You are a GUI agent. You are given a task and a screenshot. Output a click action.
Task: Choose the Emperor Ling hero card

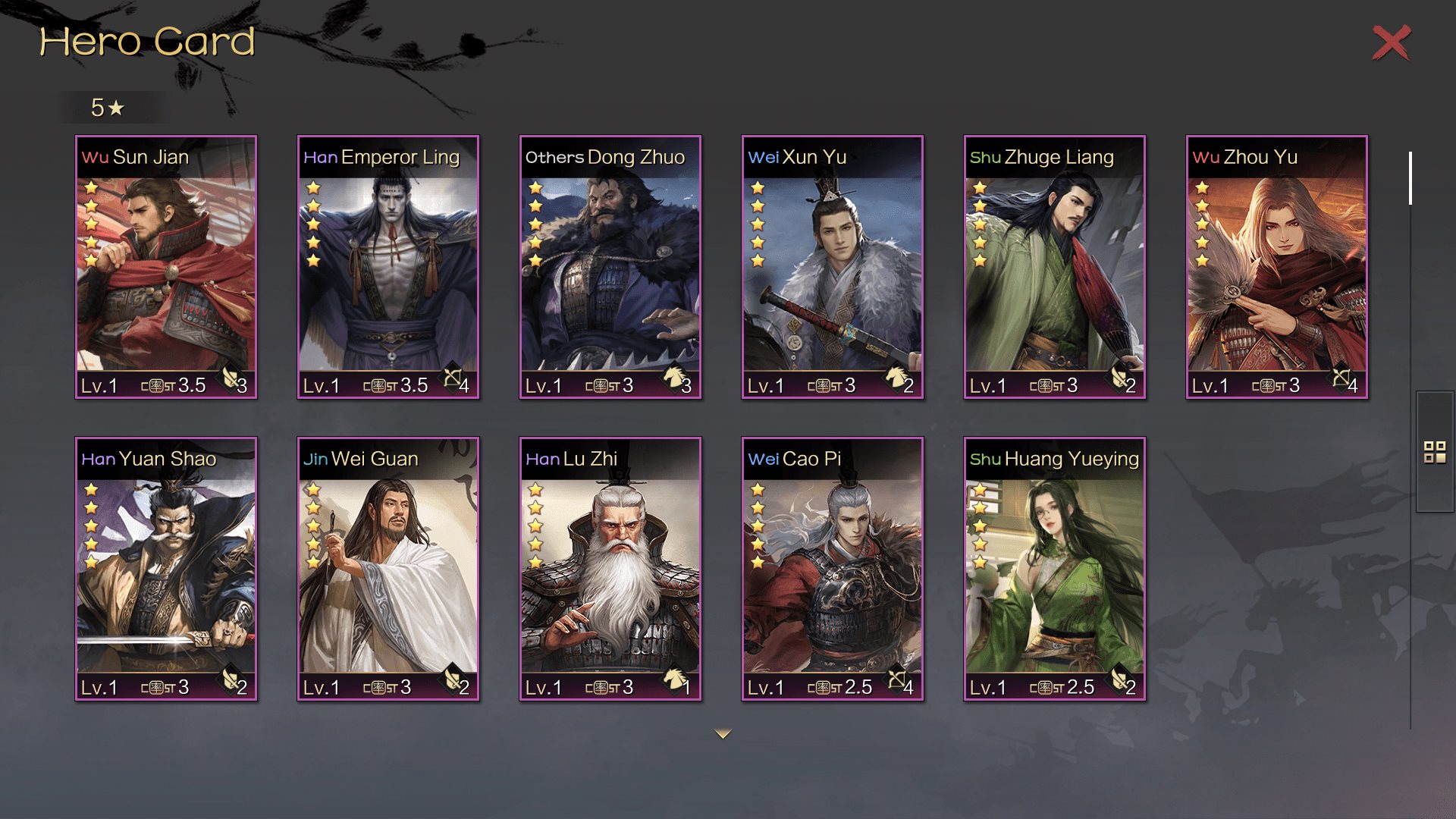point(388,267)
